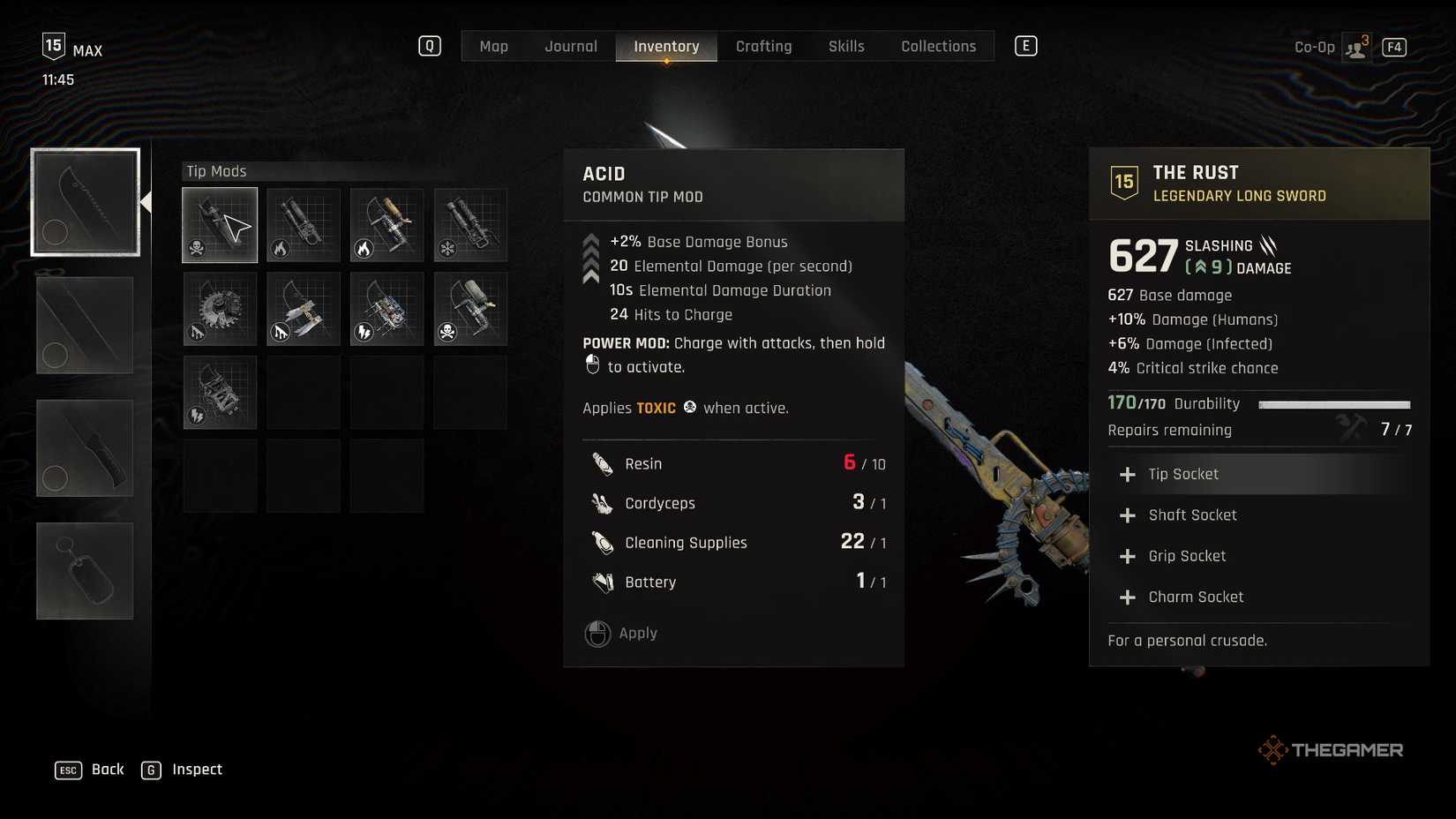Image resolution: width=1456 pixels, height=819 pixels.
Task: Choose the frost tip mod with snowflake symbol
Action: click(470, 225)
